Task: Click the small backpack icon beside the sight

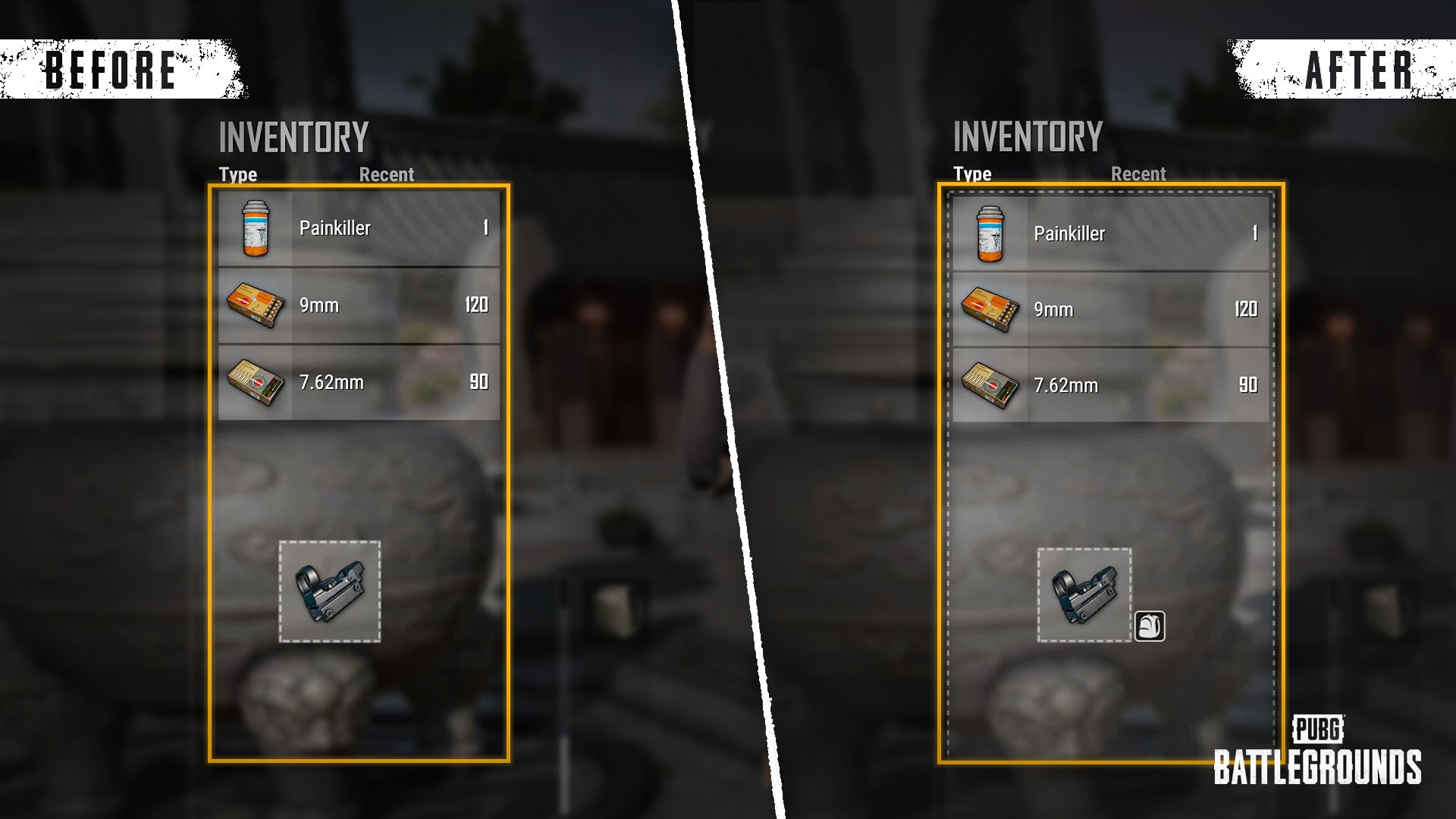Action: pyautogui.click(x=1149, y=626)
